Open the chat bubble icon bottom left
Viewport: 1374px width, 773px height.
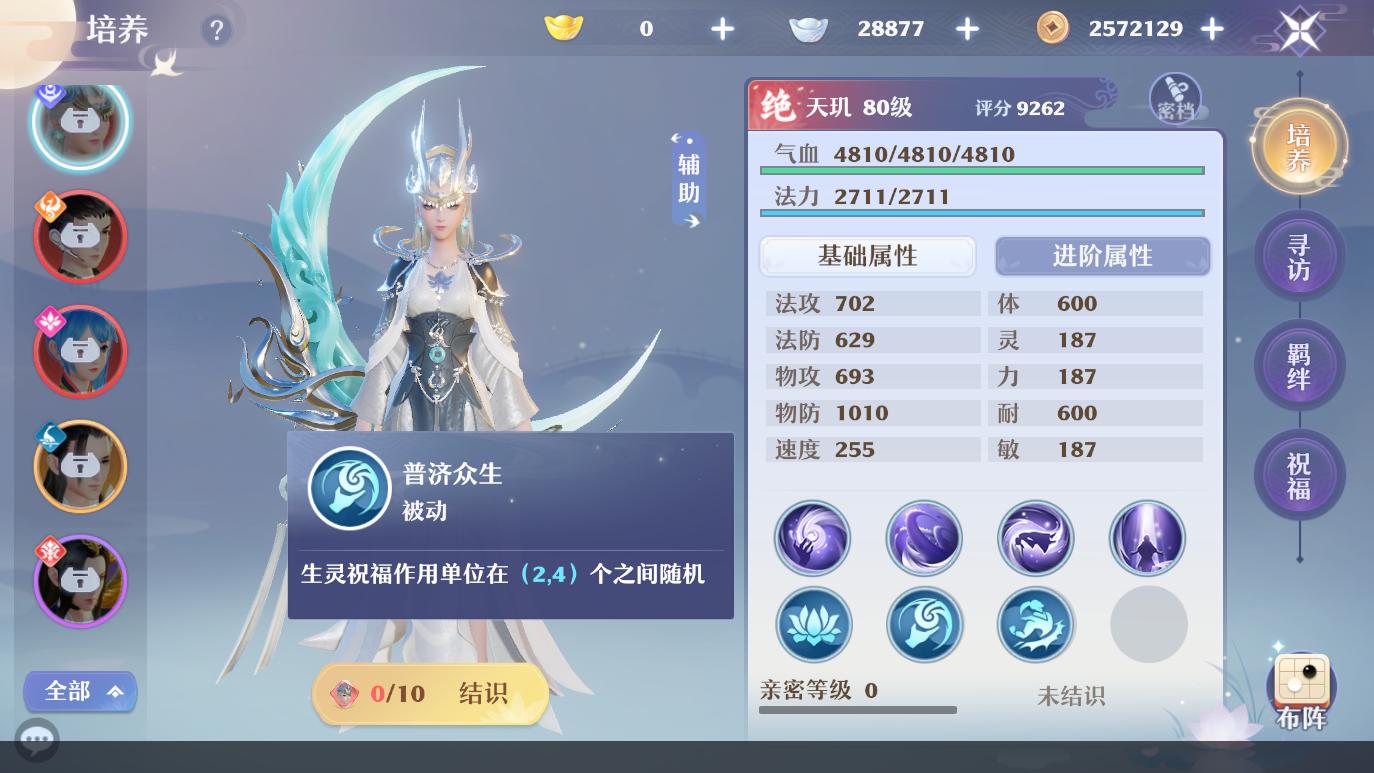37,740
